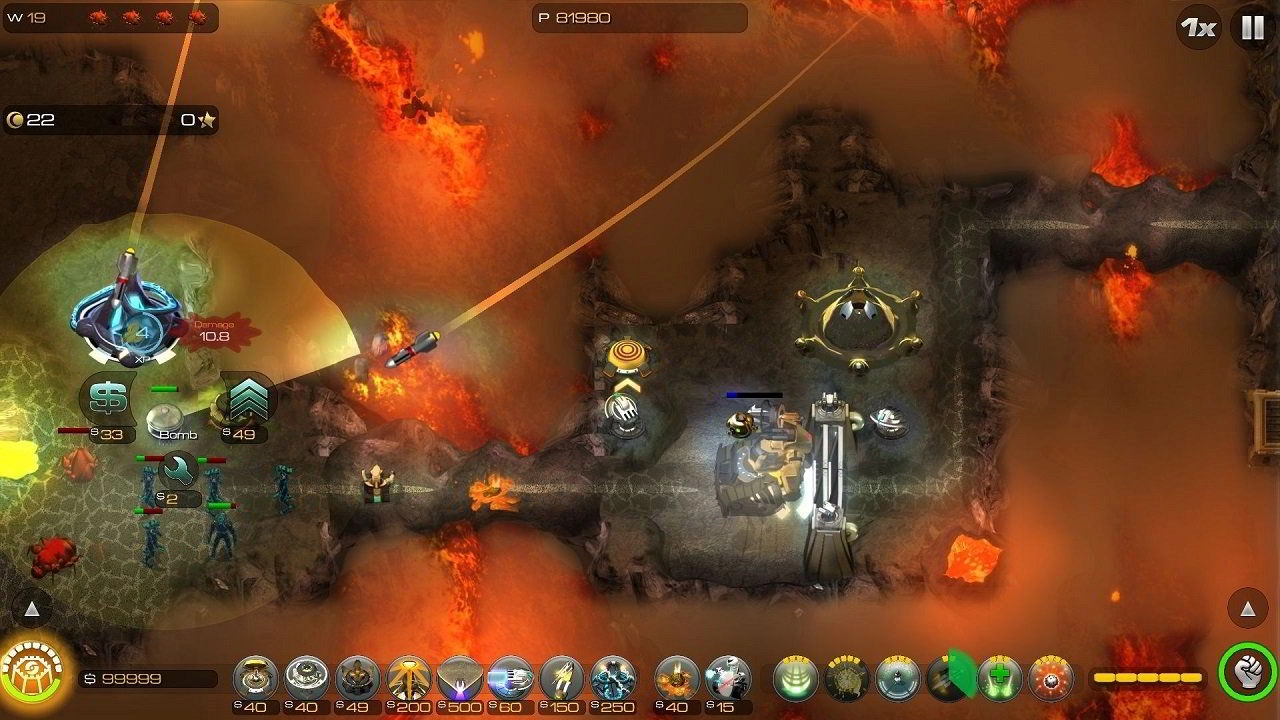Pick the $60 laser tower
The height and width of the screenshot is (720, 1280).
[511, 679]
